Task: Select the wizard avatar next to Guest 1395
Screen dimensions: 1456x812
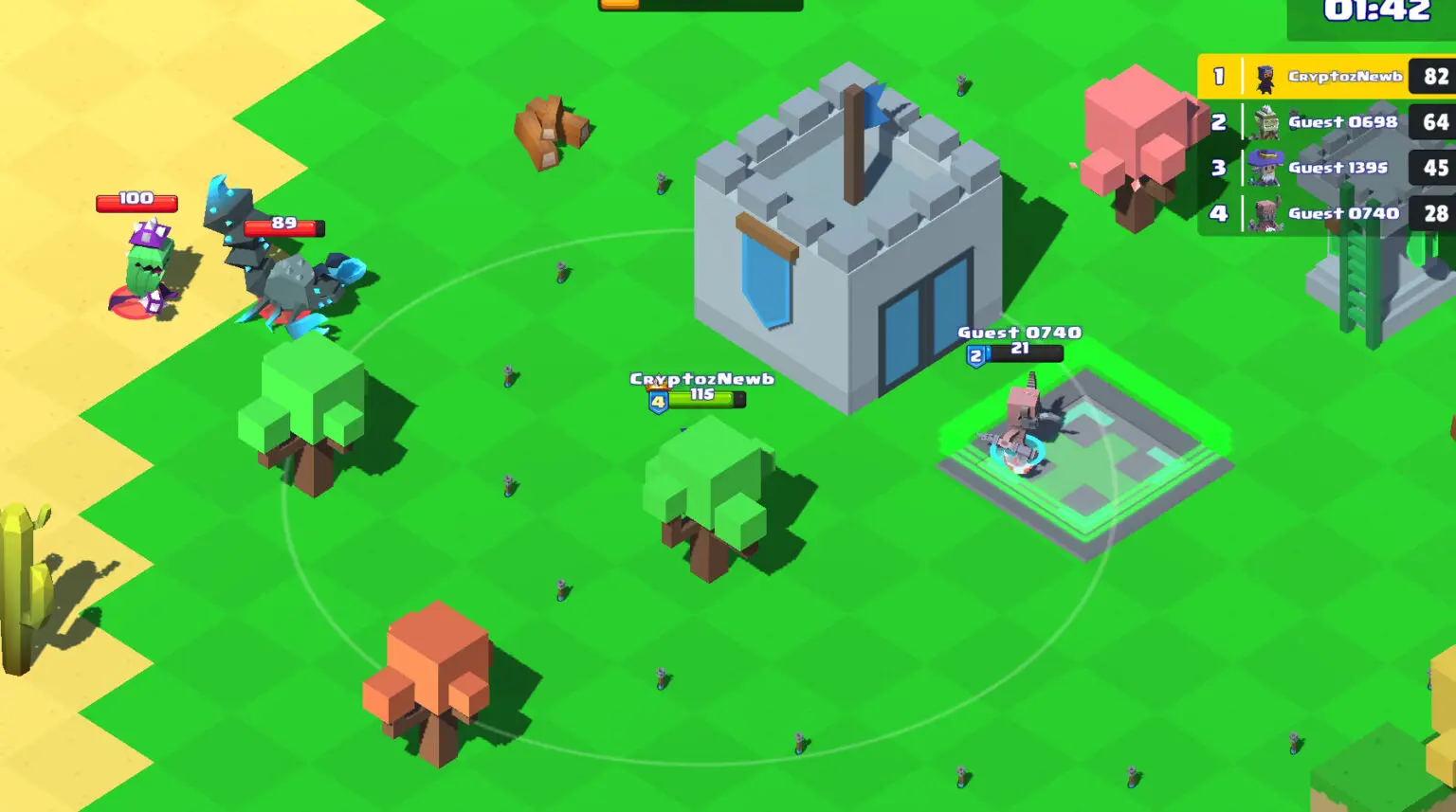Action: coord(1265,167)
